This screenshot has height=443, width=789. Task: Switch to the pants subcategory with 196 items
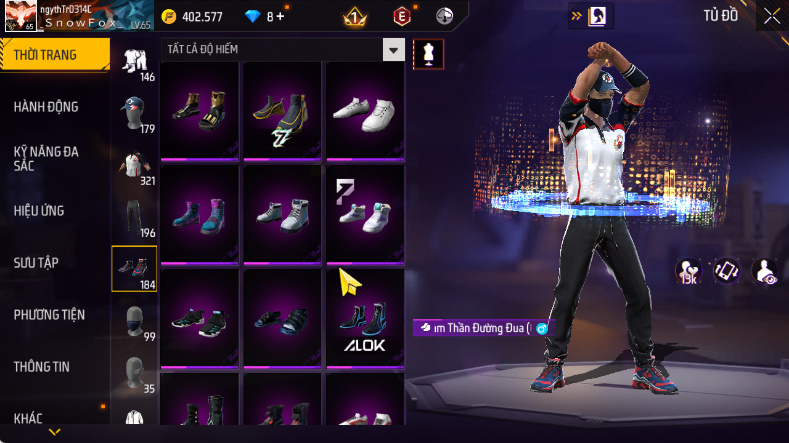[x=134, y=217]
